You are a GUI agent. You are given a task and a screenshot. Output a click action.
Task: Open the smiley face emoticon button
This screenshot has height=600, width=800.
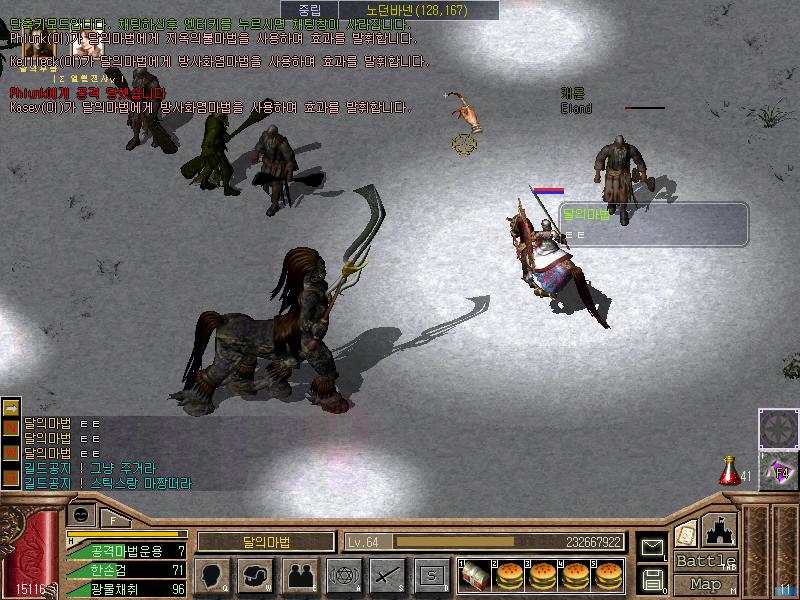pos(82,515)
